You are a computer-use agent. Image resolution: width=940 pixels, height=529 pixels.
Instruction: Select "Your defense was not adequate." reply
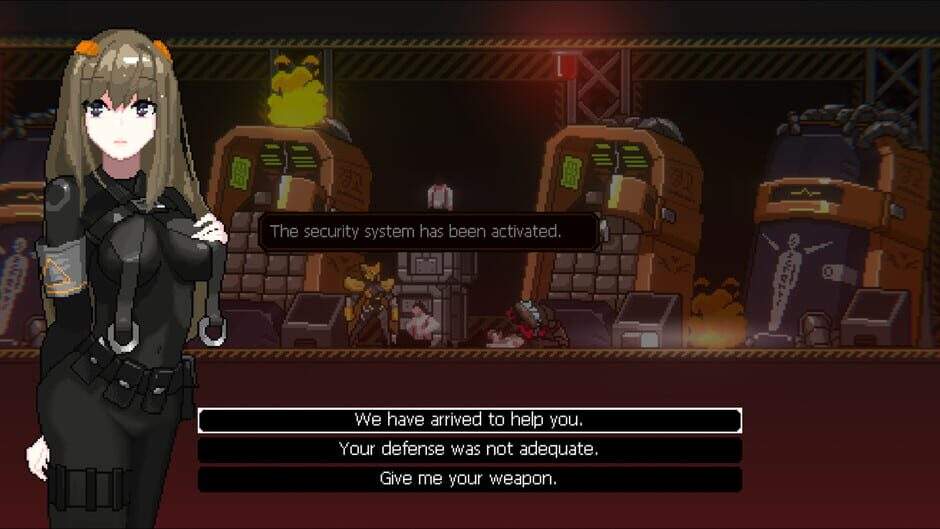pyautogui.click(x=469, y=449)
